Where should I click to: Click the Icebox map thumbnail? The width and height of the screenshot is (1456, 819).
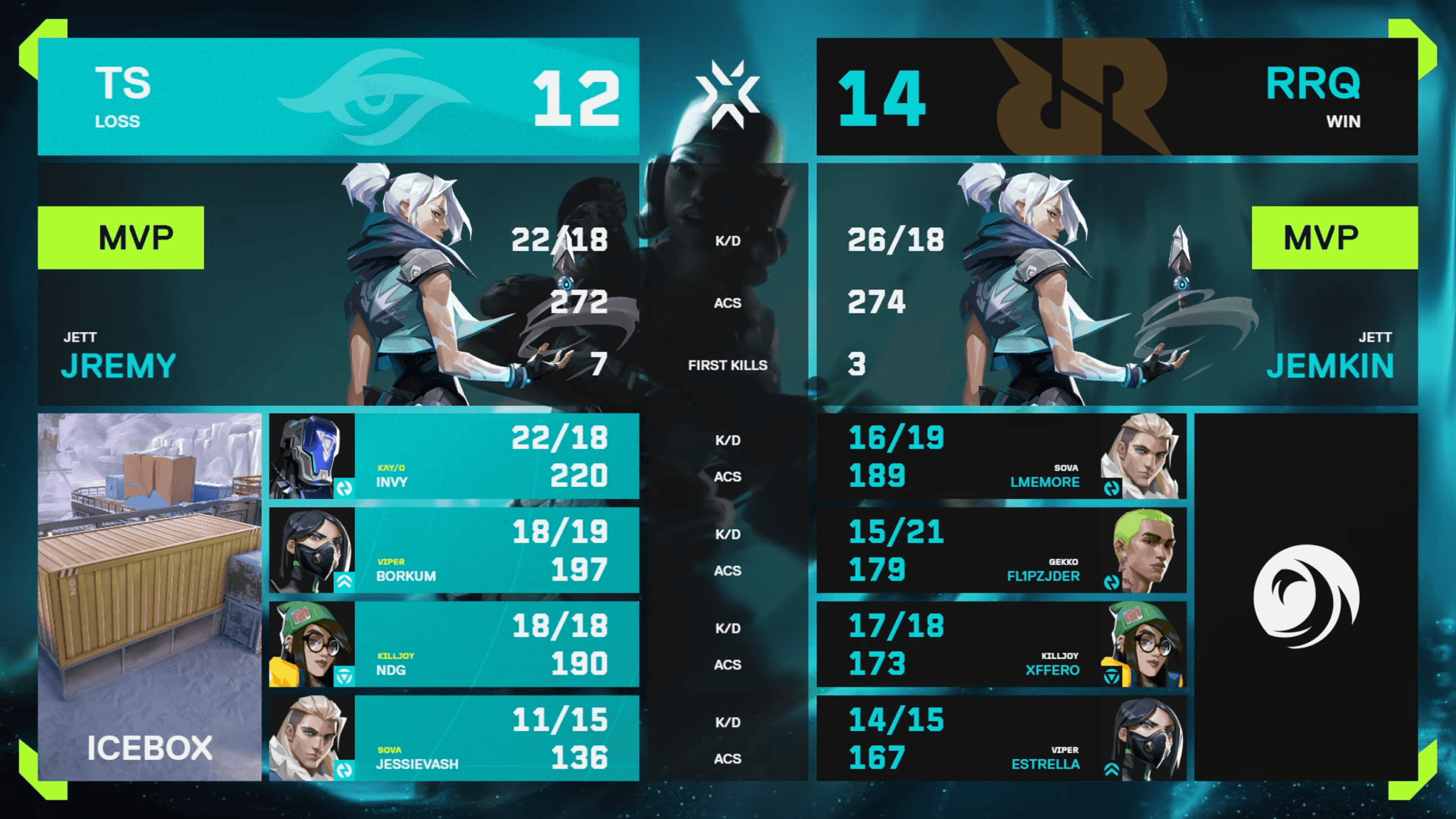[149, 597]
